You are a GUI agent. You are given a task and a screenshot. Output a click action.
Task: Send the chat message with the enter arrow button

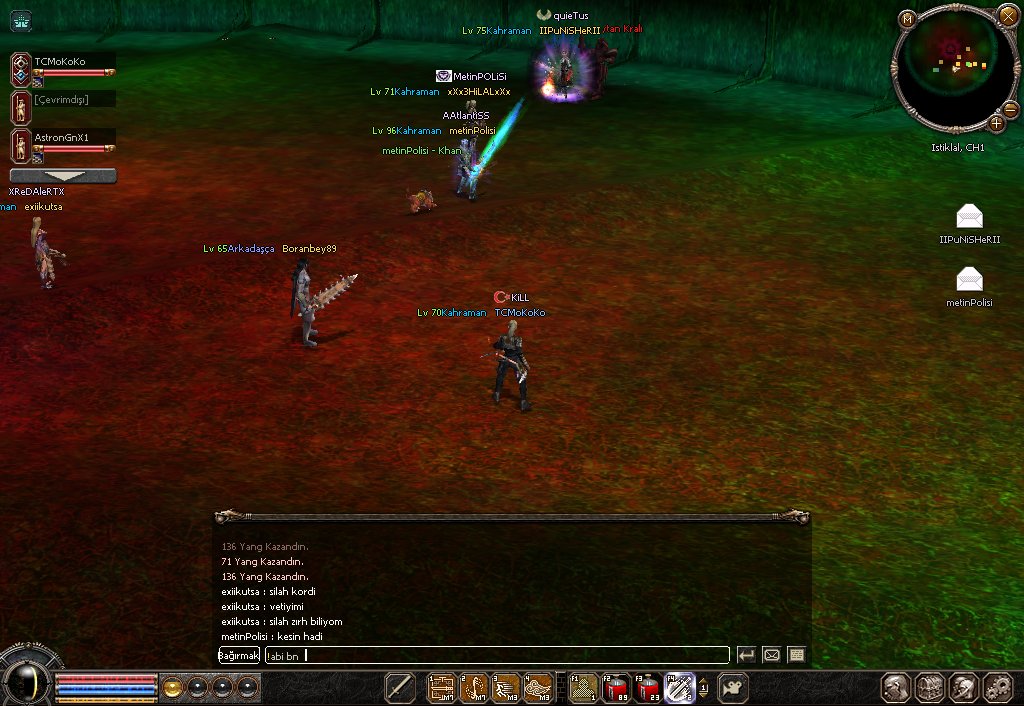coord(746,655)
